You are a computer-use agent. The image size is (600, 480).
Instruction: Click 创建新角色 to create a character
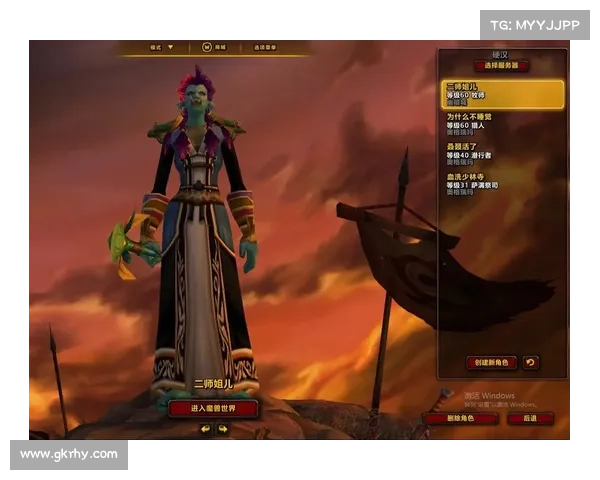point(491,362)
